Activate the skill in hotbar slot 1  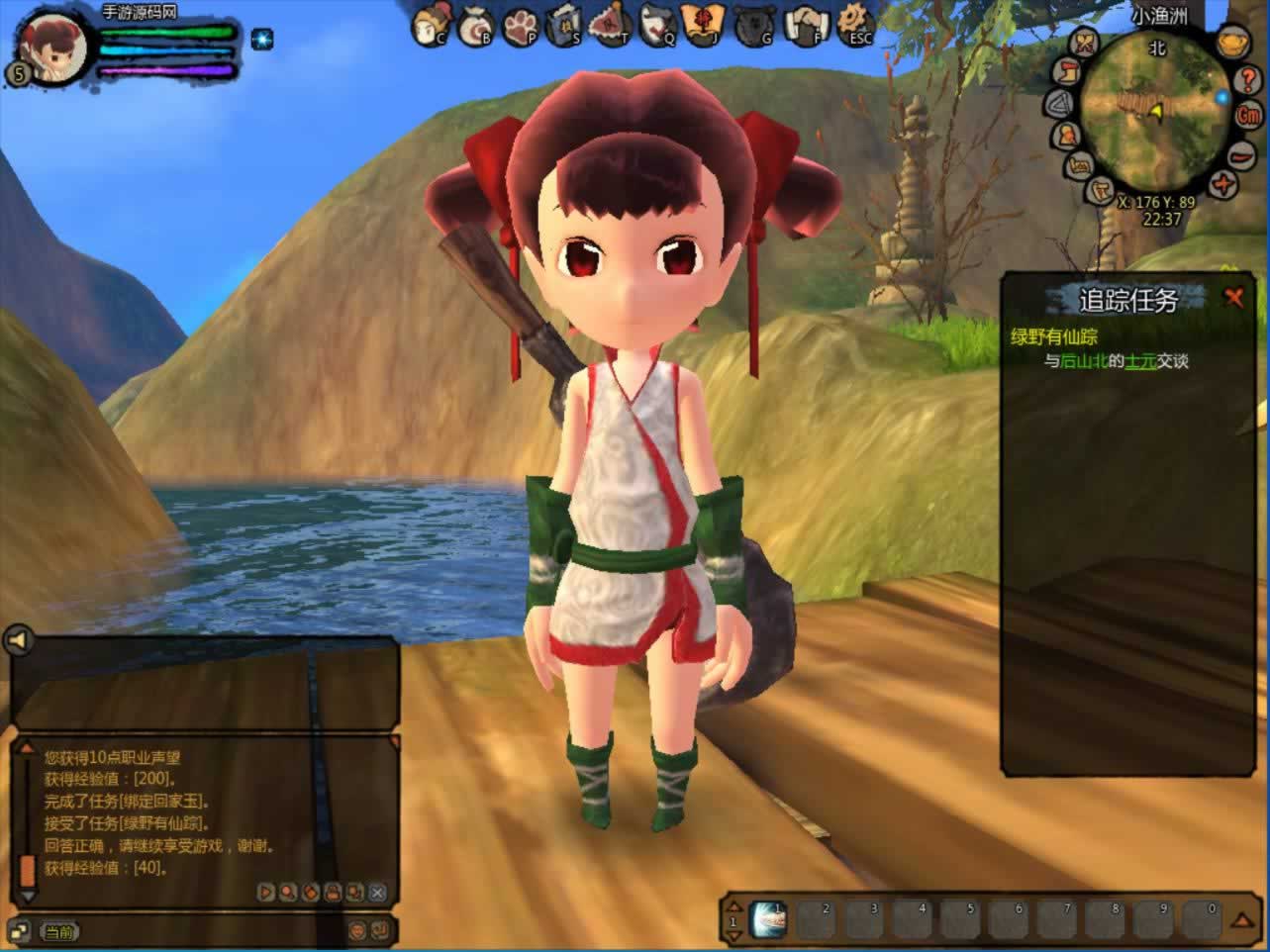767,919
